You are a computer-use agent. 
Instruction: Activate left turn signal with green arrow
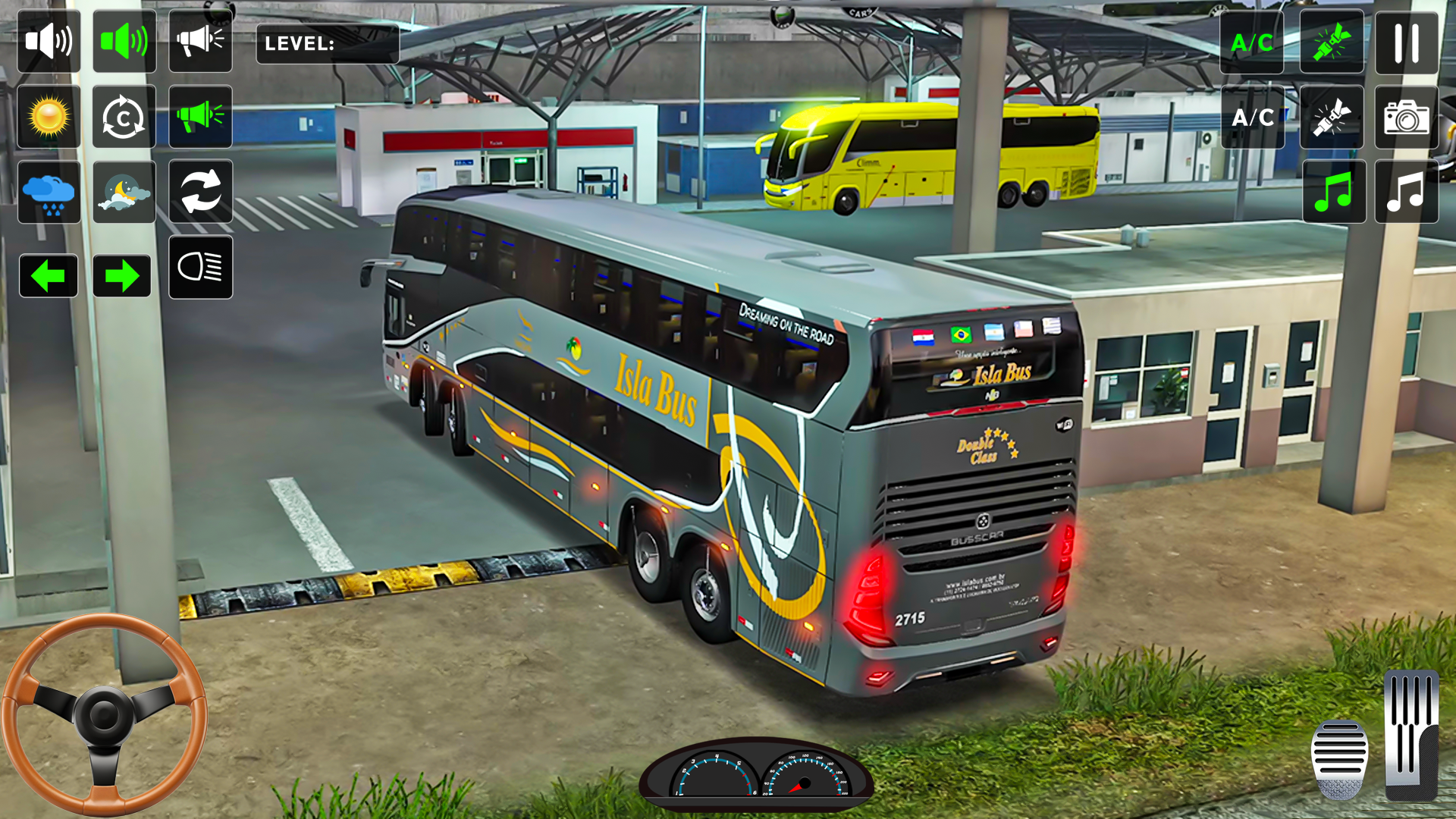tap(49, 275)
